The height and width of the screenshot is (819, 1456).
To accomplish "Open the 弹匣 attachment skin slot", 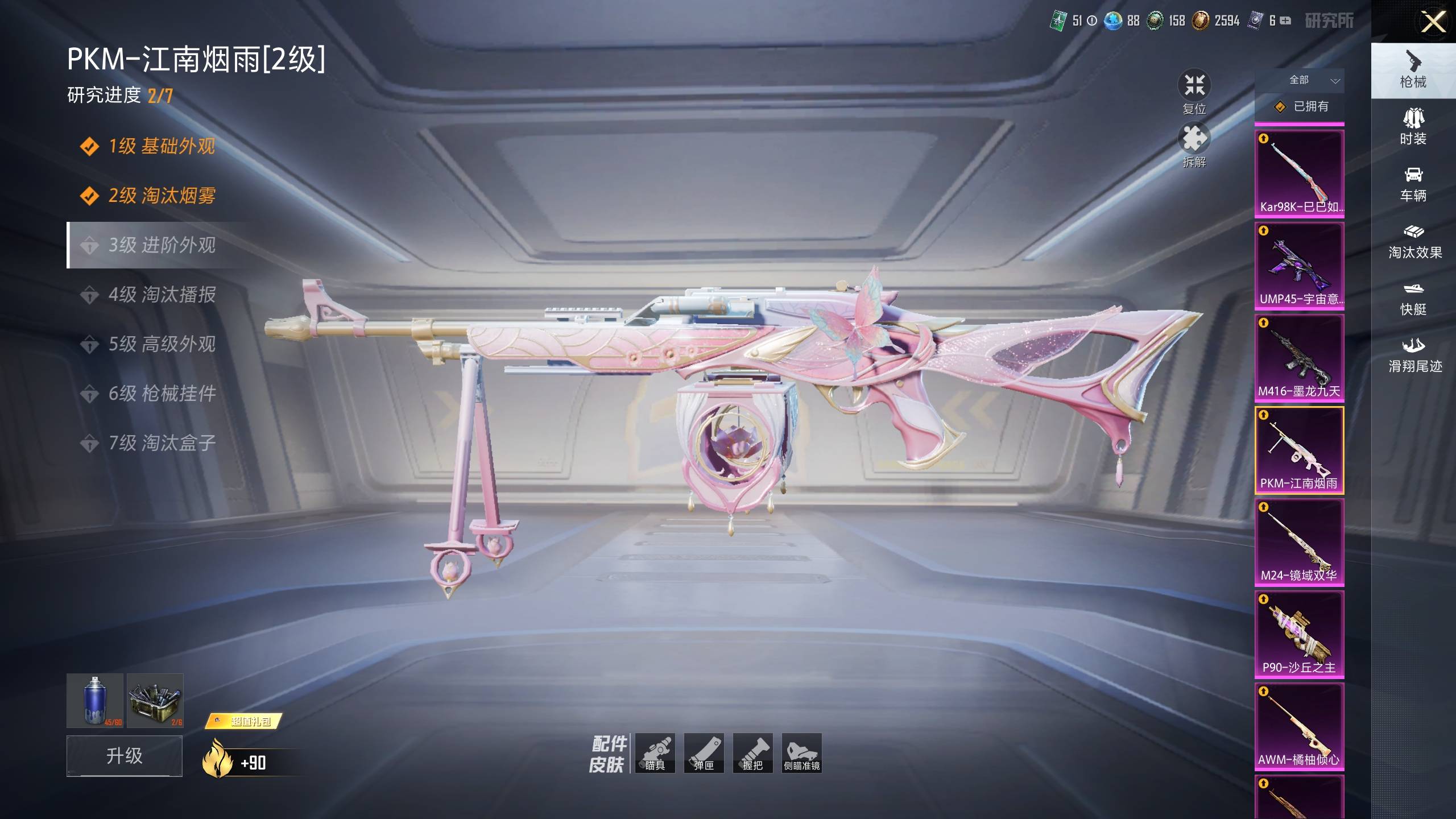I will tap(704, 753).
